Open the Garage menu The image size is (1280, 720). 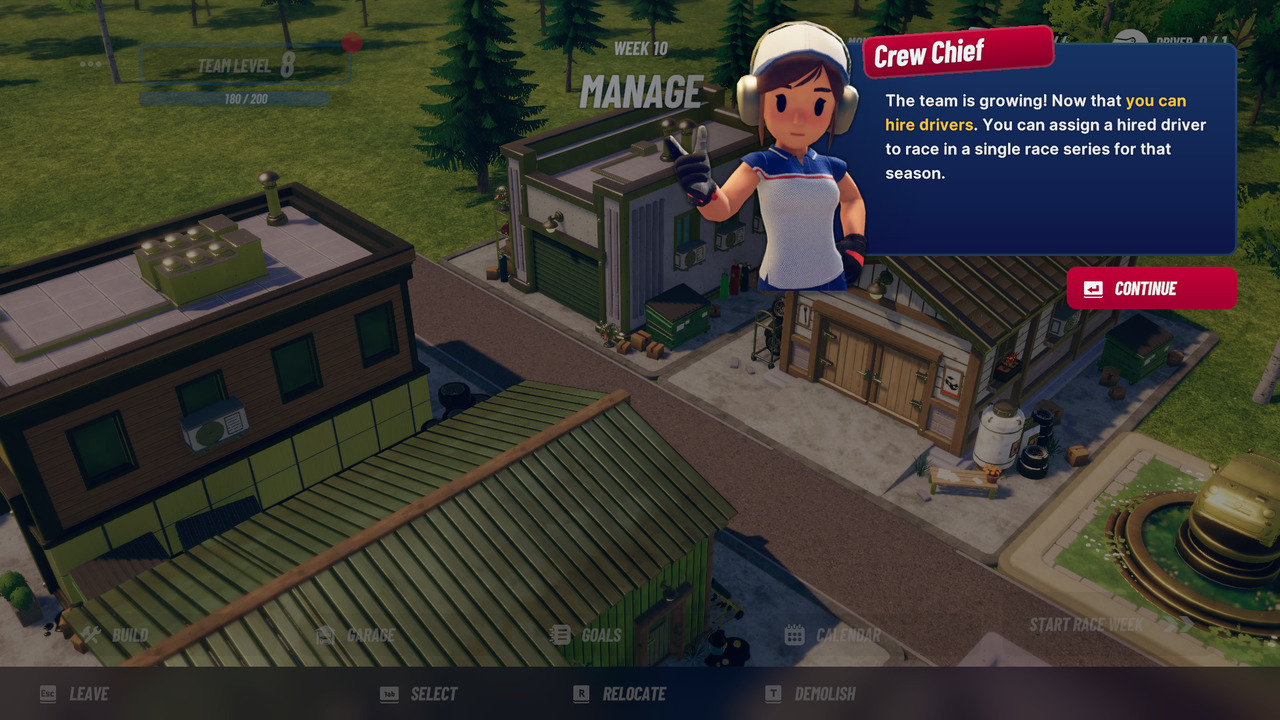pos(356,635)
